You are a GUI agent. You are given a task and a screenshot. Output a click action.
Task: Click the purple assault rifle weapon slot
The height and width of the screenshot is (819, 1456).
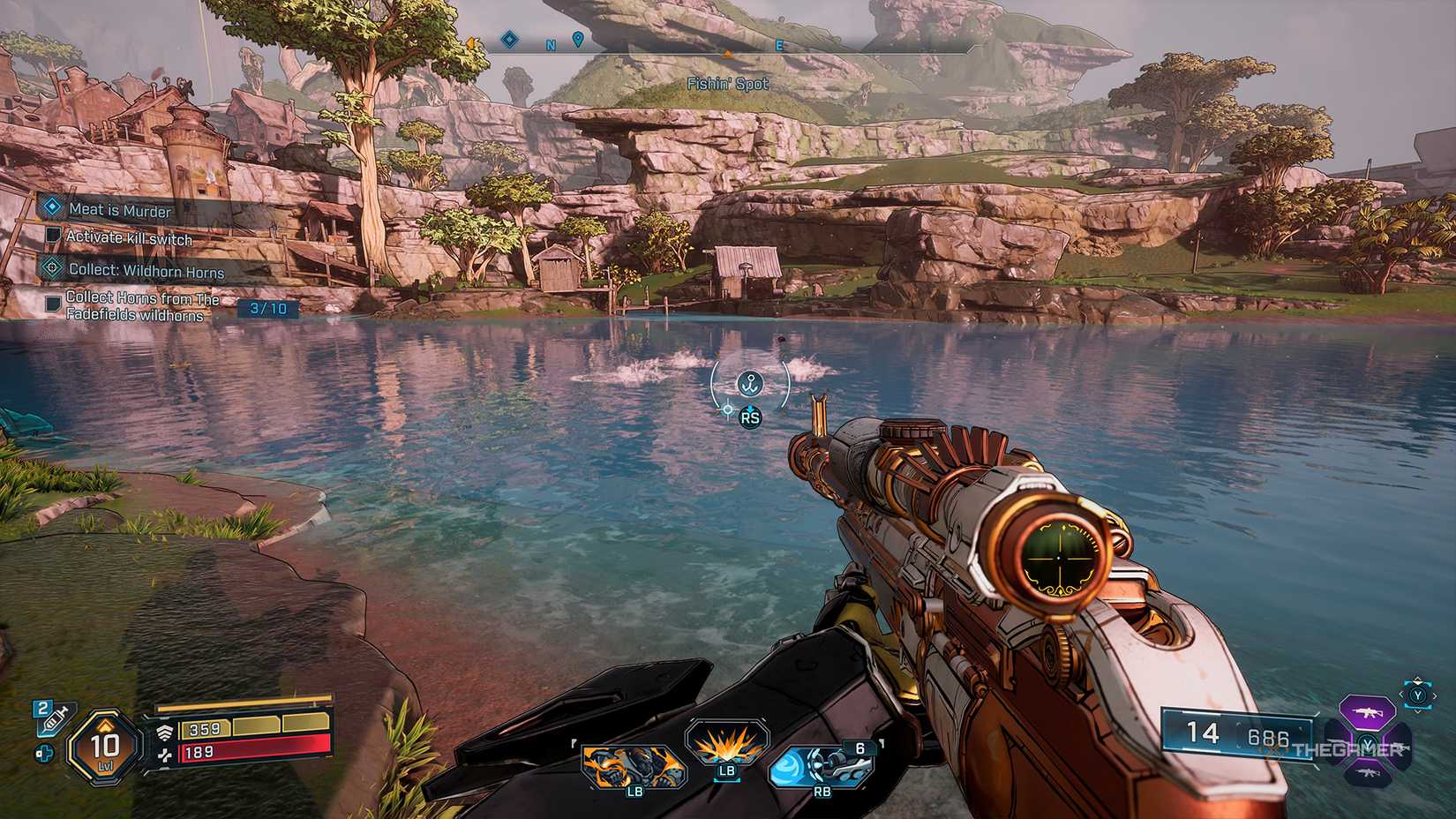tap(1369, 711)
